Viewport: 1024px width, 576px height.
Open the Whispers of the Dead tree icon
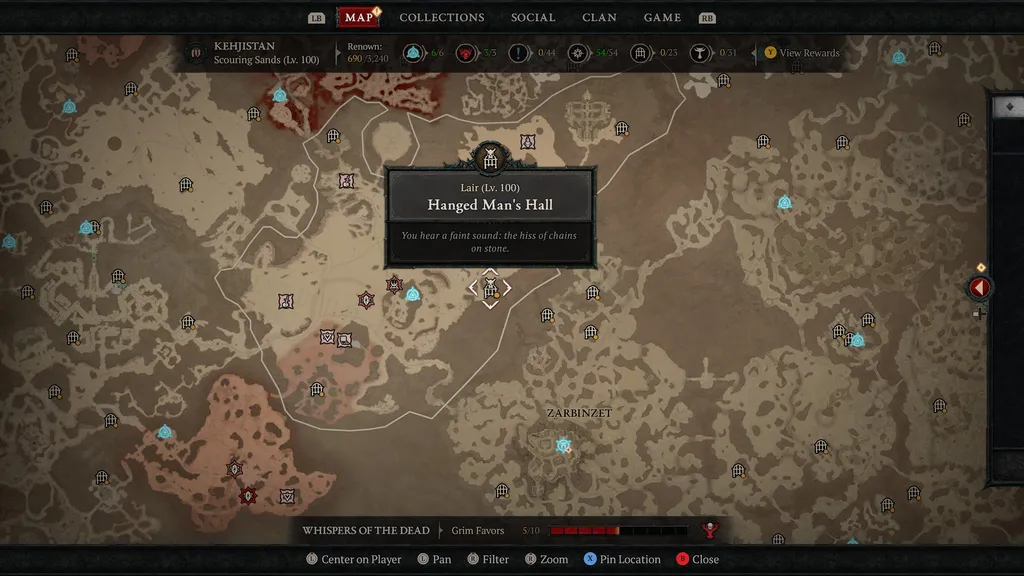711,531
